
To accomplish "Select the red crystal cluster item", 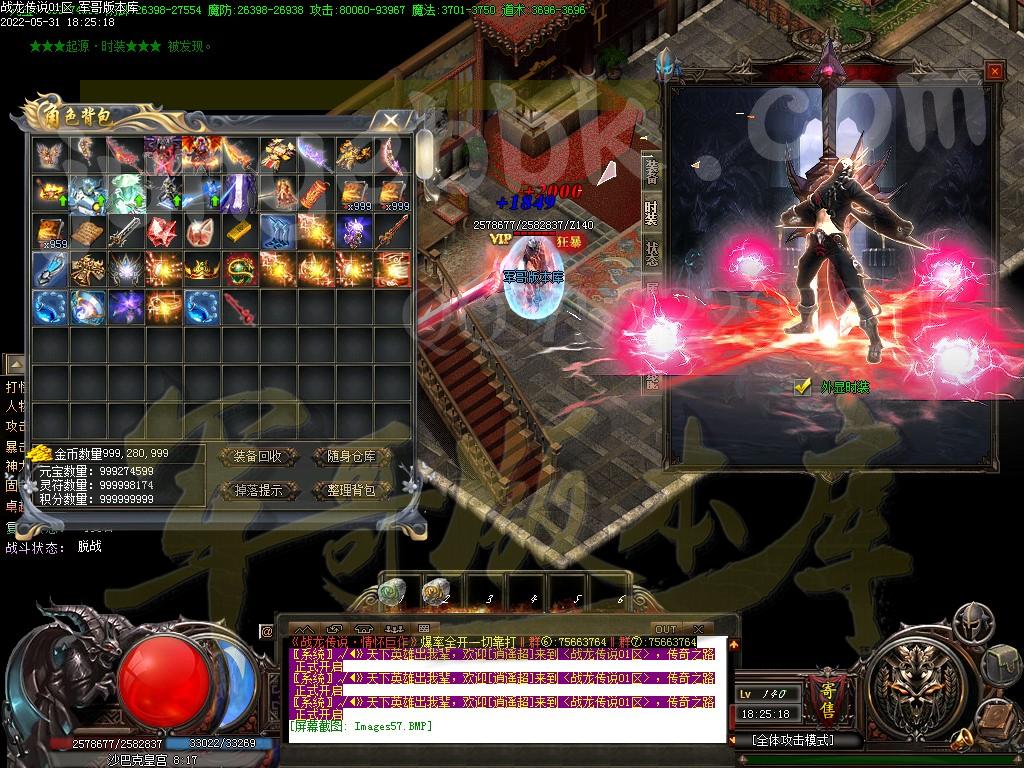I will pos(164,231).
